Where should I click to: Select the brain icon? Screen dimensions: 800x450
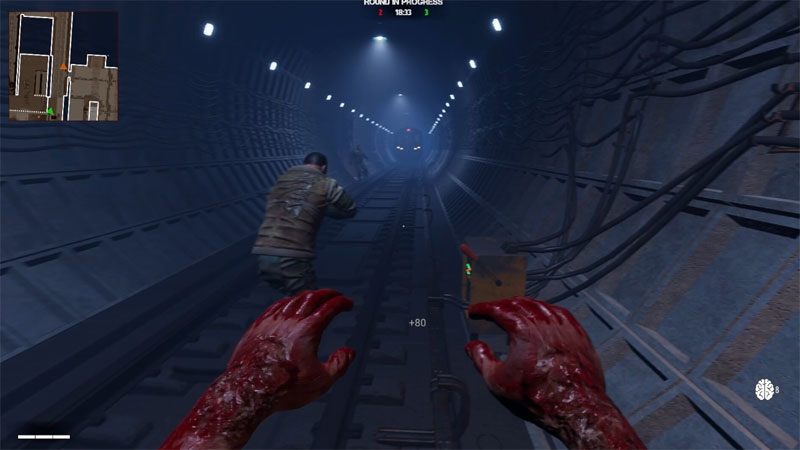click(x=765, y=390)
